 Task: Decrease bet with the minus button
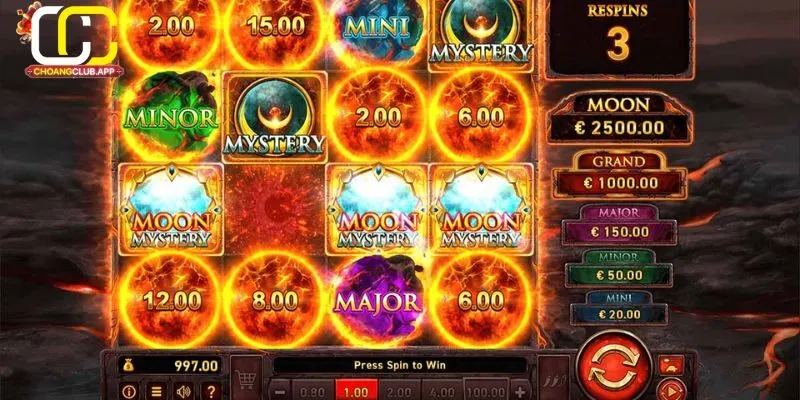[281, 391]
